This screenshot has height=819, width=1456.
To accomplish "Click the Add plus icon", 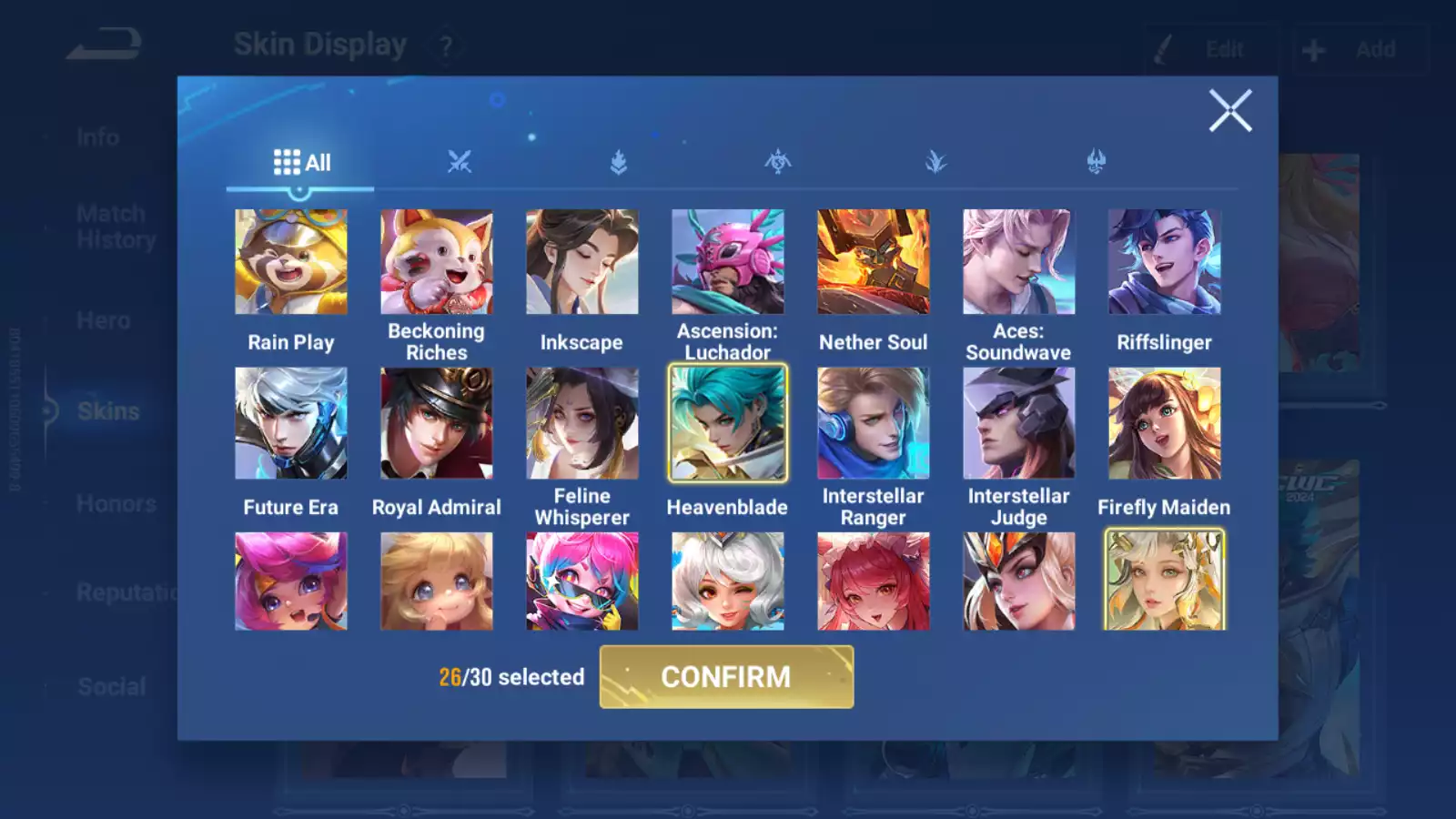I will (1311, 49).
